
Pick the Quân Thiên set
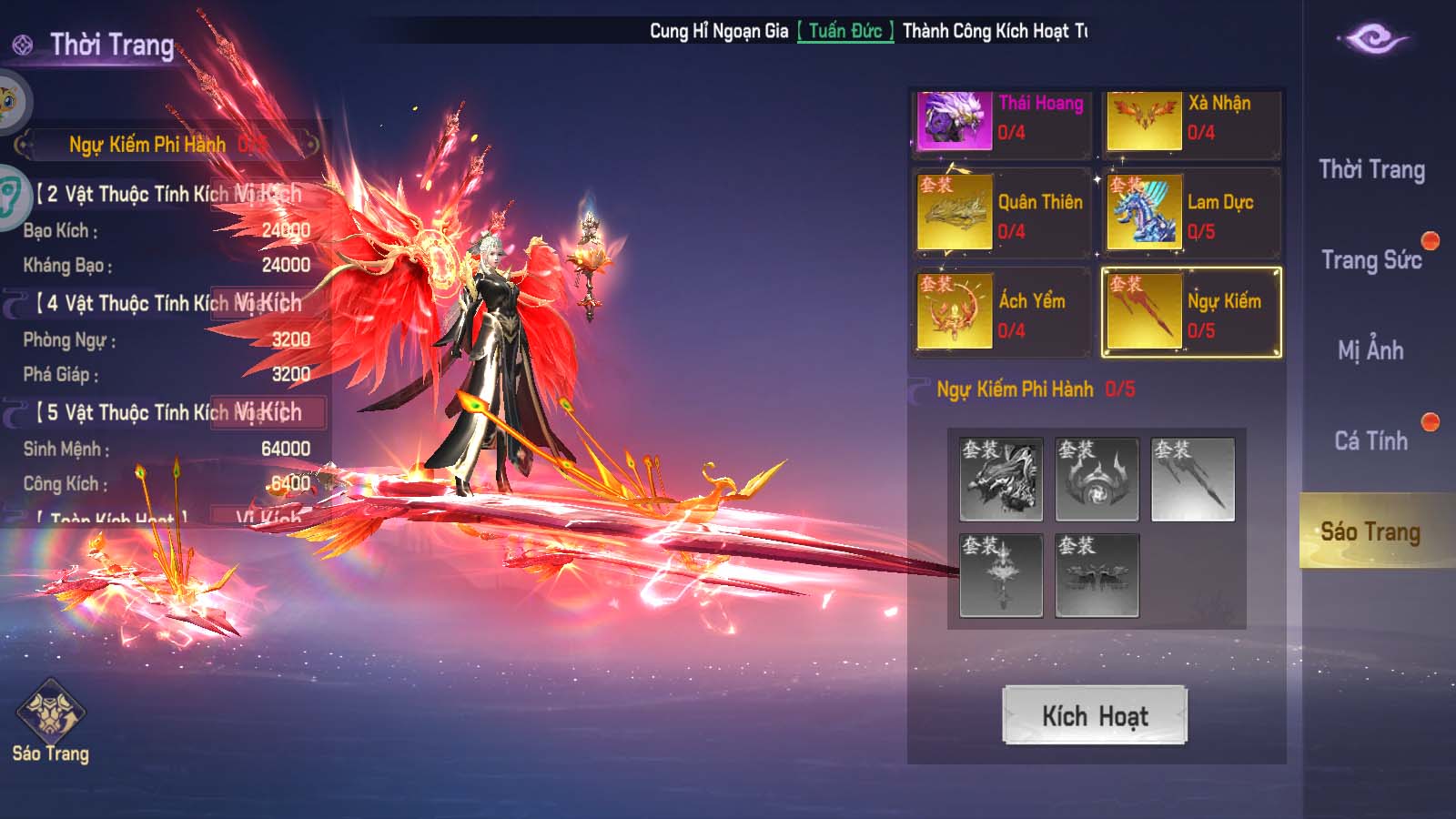click(x=1001, y=214)
